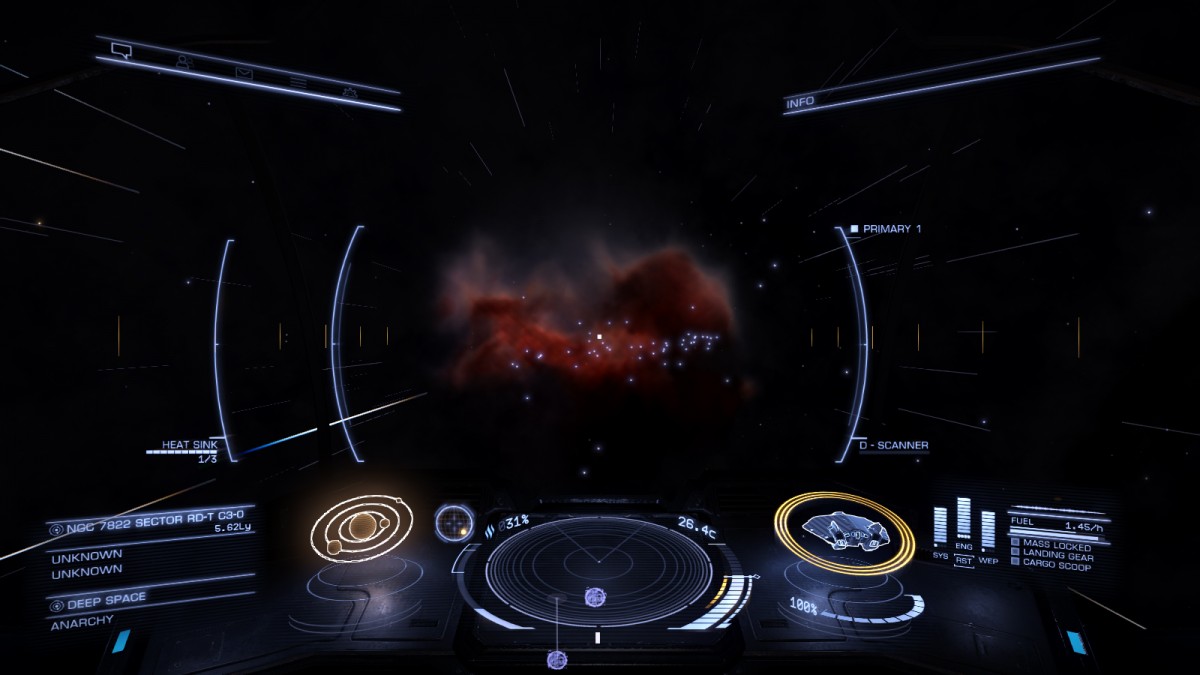Viewport: 1200px width, 675px height.
Task: Click the small compass sphere beside the radar
Action: click(x=454, y=521)
